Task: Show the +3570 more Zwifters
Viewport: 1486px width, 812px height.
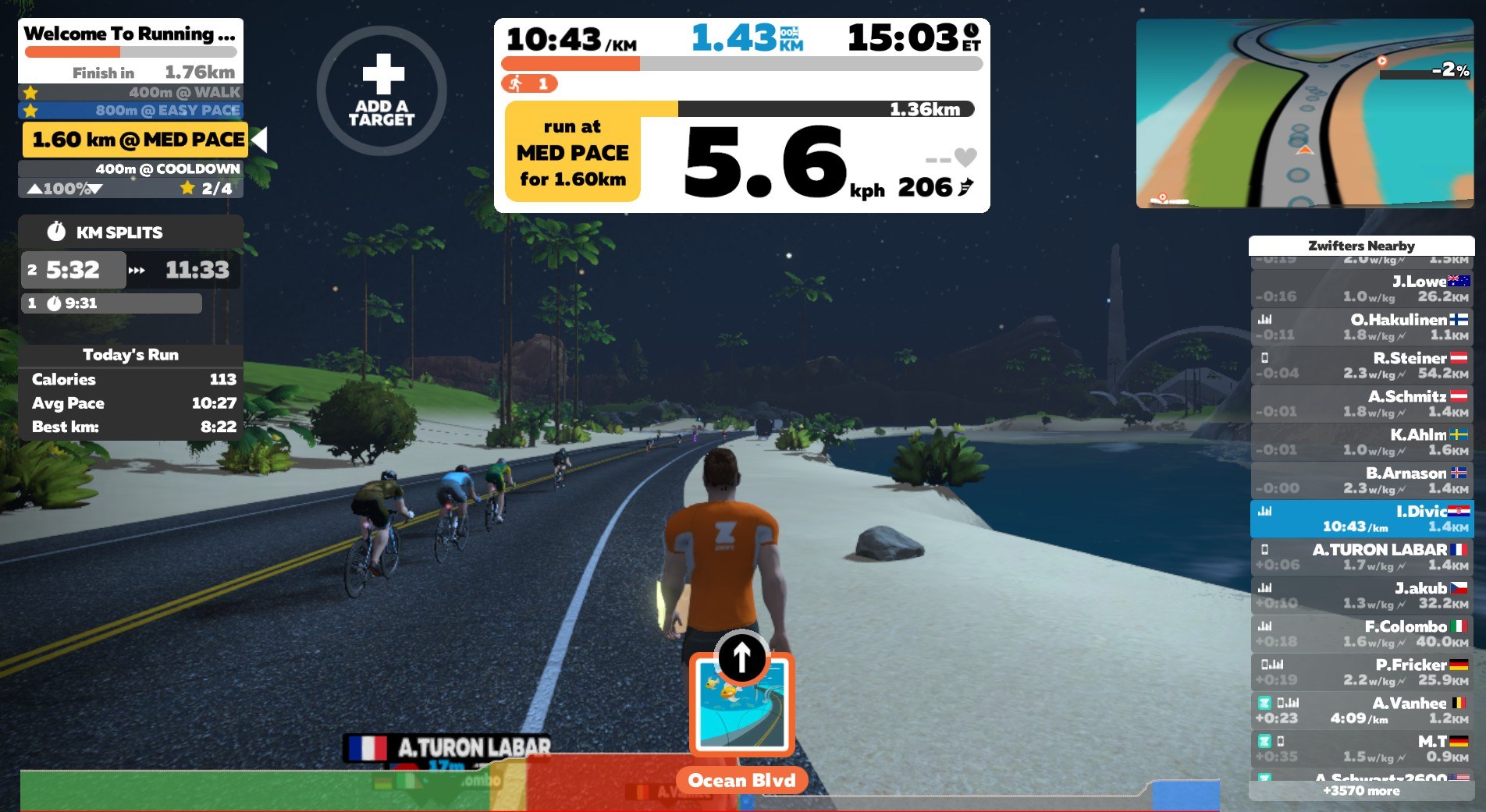Action: tap(1361, 791)
